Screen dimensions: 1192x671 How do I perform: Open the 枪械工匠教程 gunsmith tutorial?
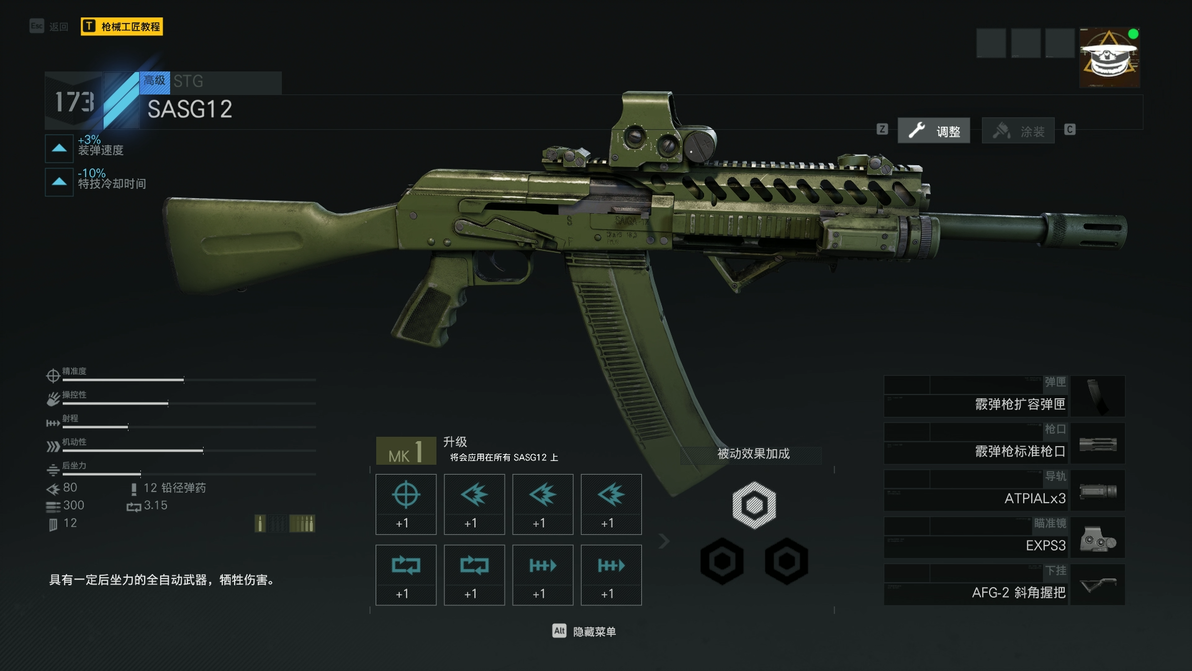pos(121,27)
